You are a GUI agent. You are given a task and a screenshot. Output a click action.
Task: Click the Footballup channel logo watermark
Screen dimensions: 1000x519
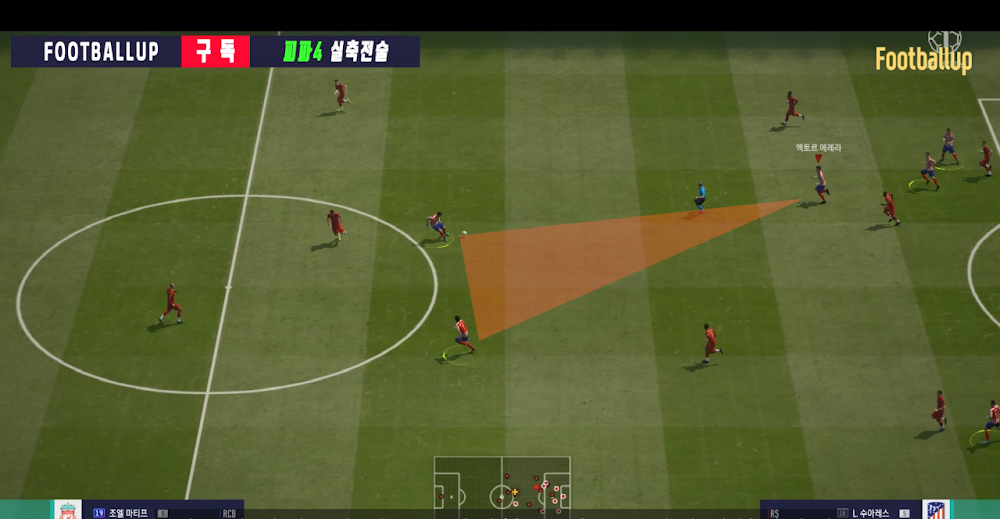pos(924,57)
